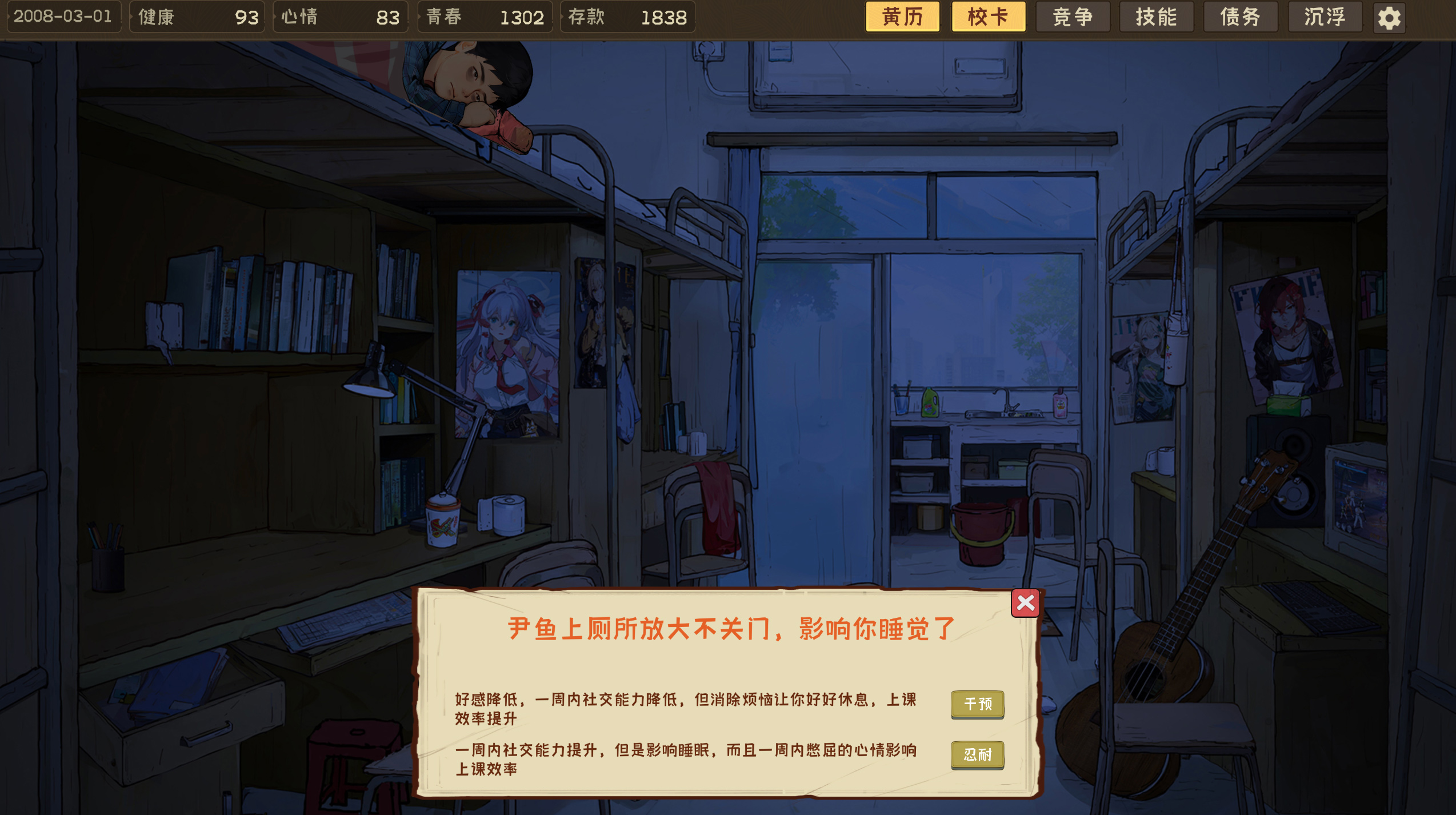Check the 健康 health stat display

[197, 17]
